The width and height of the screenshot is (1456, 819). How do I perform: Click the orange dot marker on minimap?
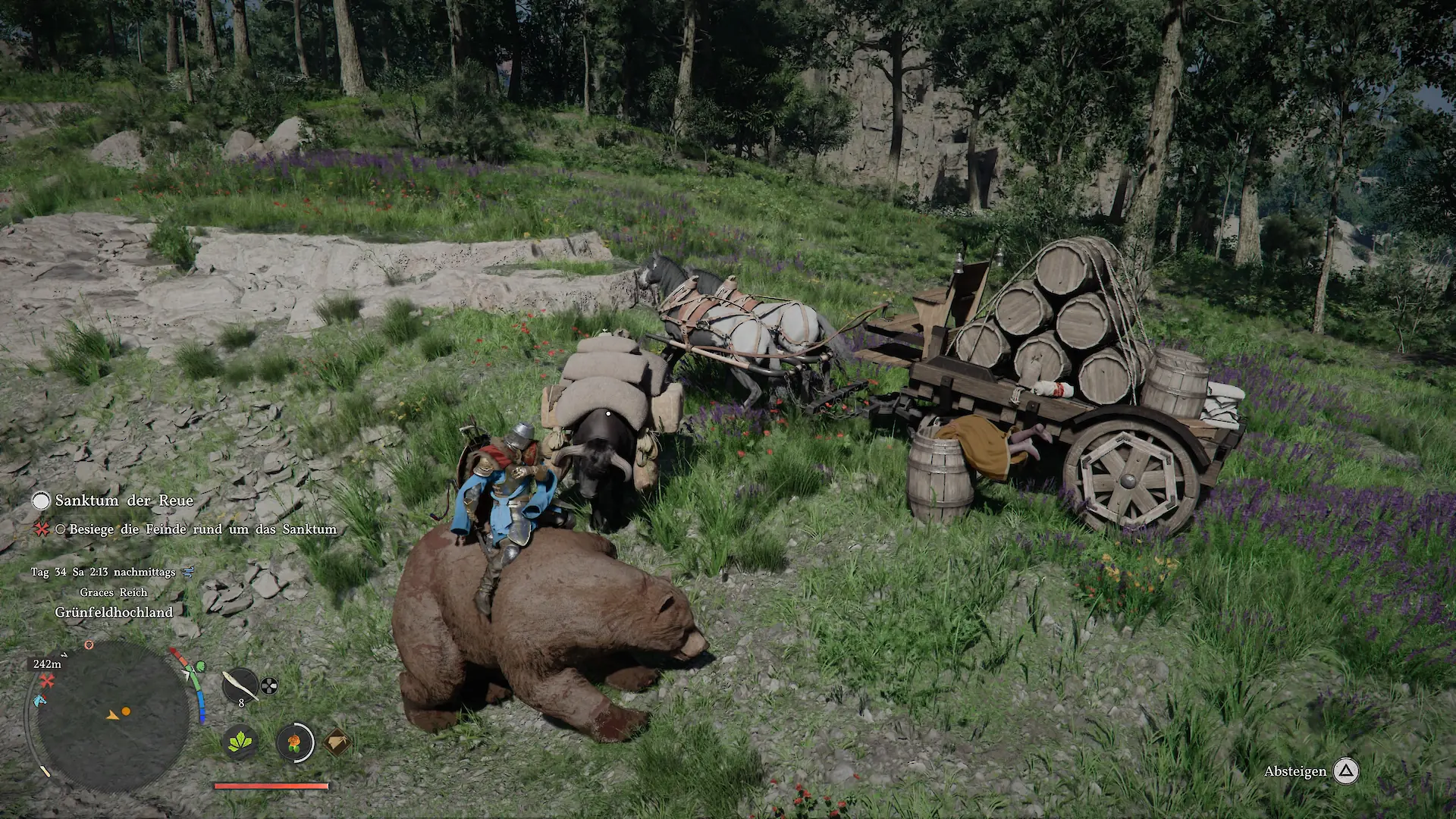pos(126,711)
